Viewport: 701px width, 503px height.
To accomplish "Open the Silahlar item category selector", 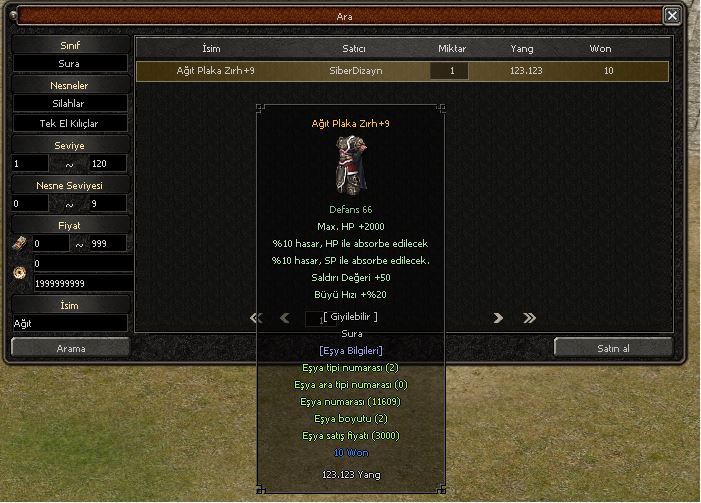I will coord(69,103).
